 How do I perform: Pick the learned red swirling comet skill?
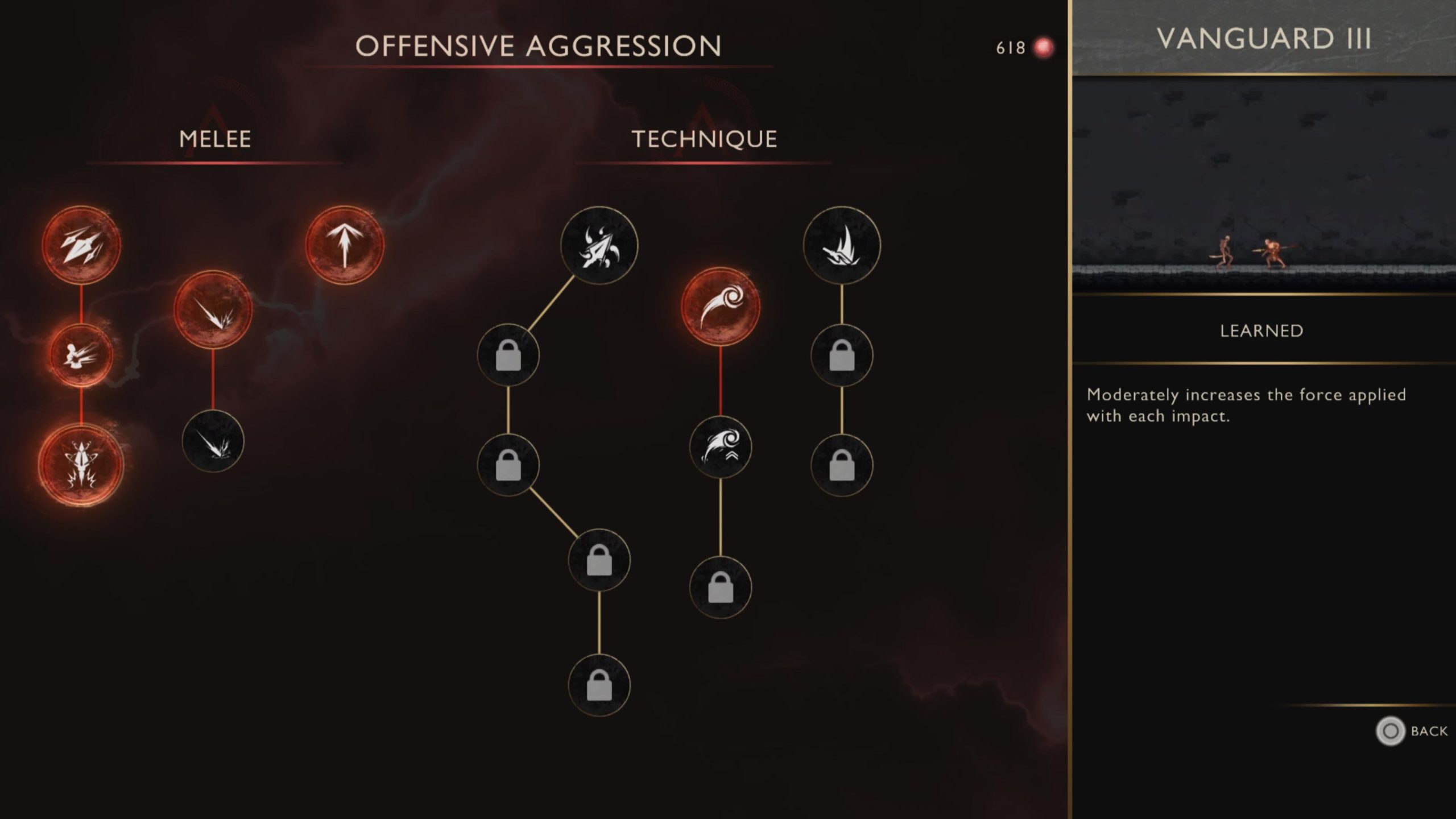720,307
